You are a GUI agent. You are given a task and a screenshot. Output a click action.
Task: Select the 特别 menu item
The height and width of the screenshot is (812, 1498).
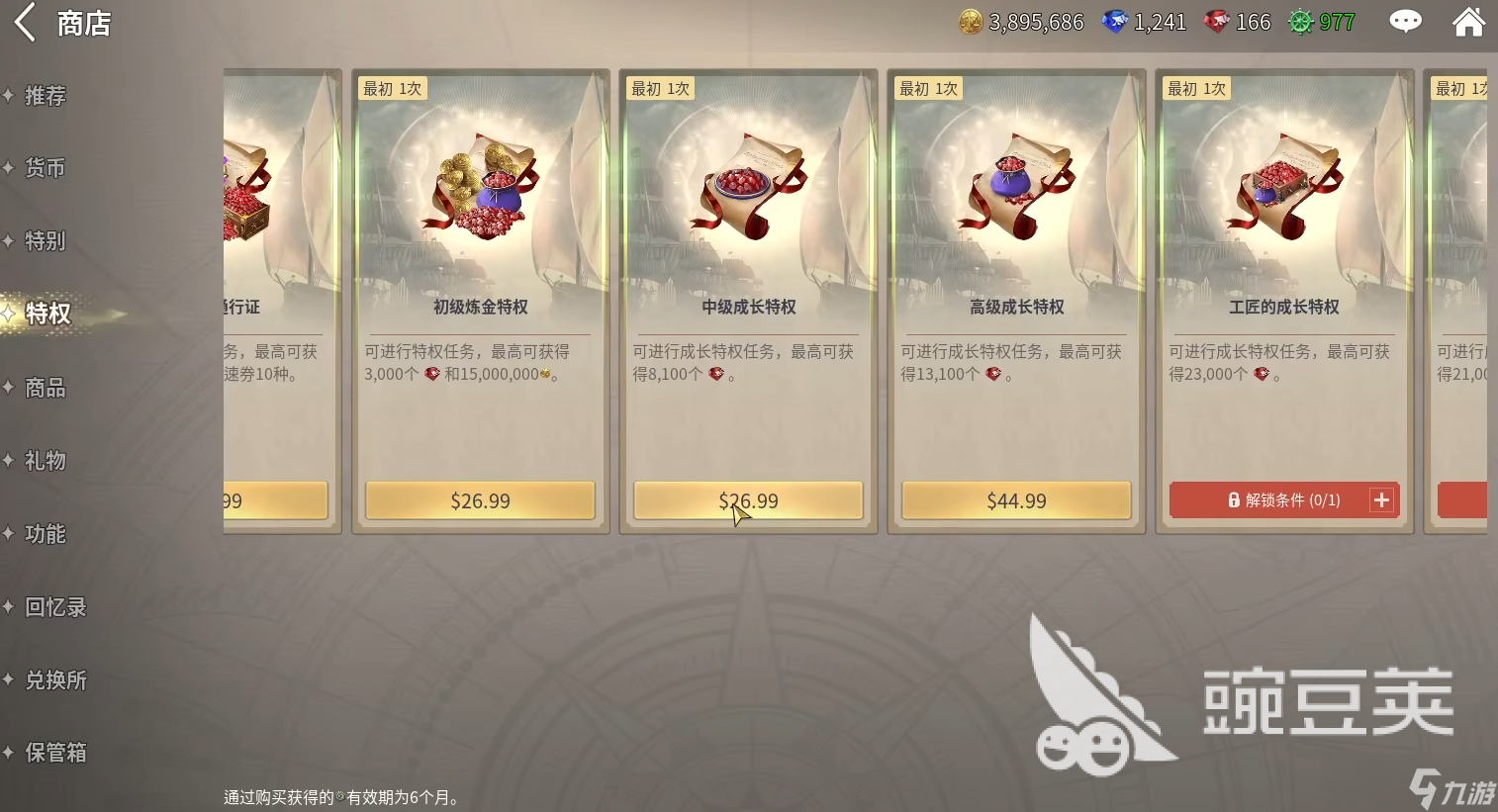click(45, 240)
